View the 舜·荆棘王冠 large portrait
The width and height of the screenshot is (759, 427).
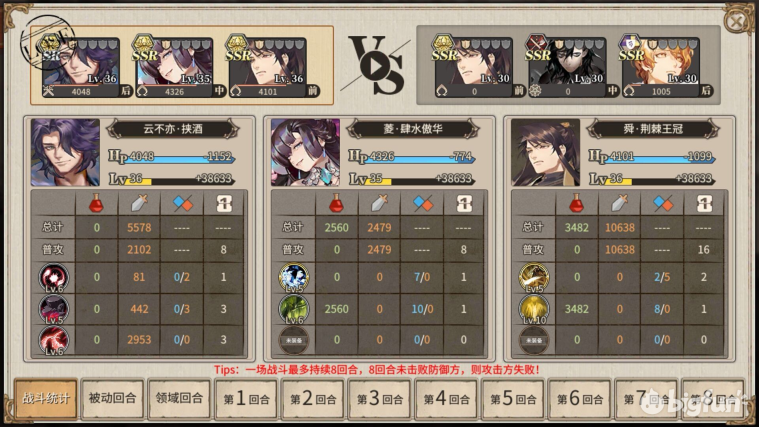coord(546,153)
